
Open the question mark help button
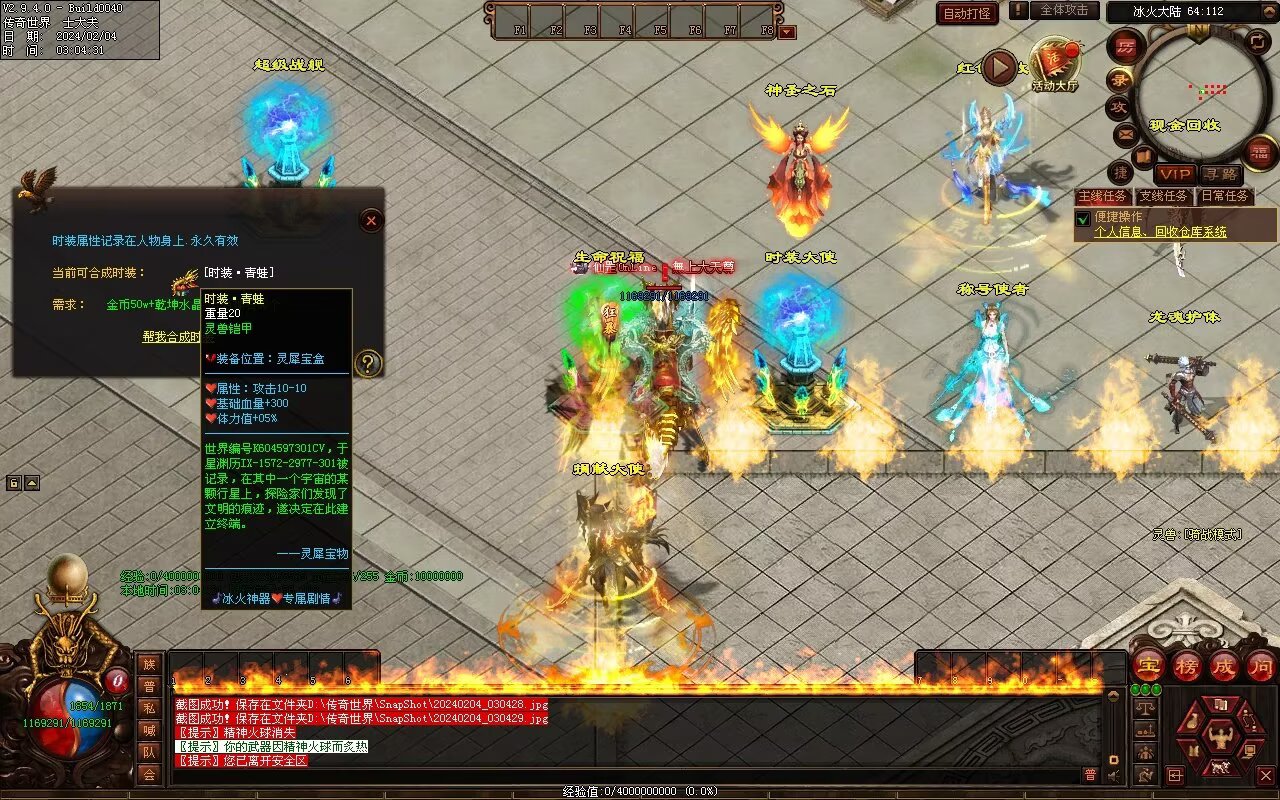point(368,363)
